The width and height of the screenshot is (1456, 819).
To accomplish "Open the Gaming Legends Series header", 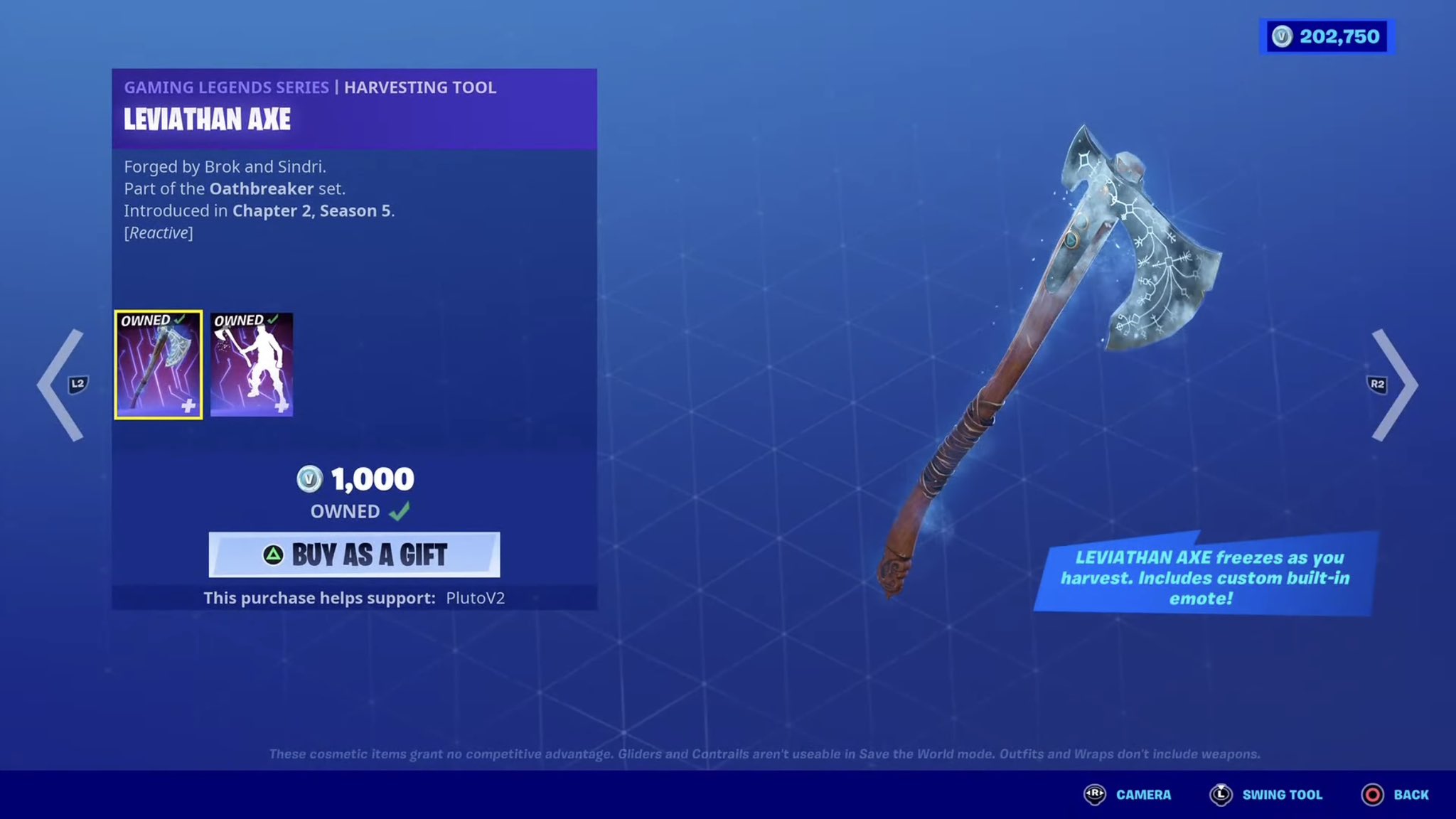I will pyautogui.click(x=226, y=87).
